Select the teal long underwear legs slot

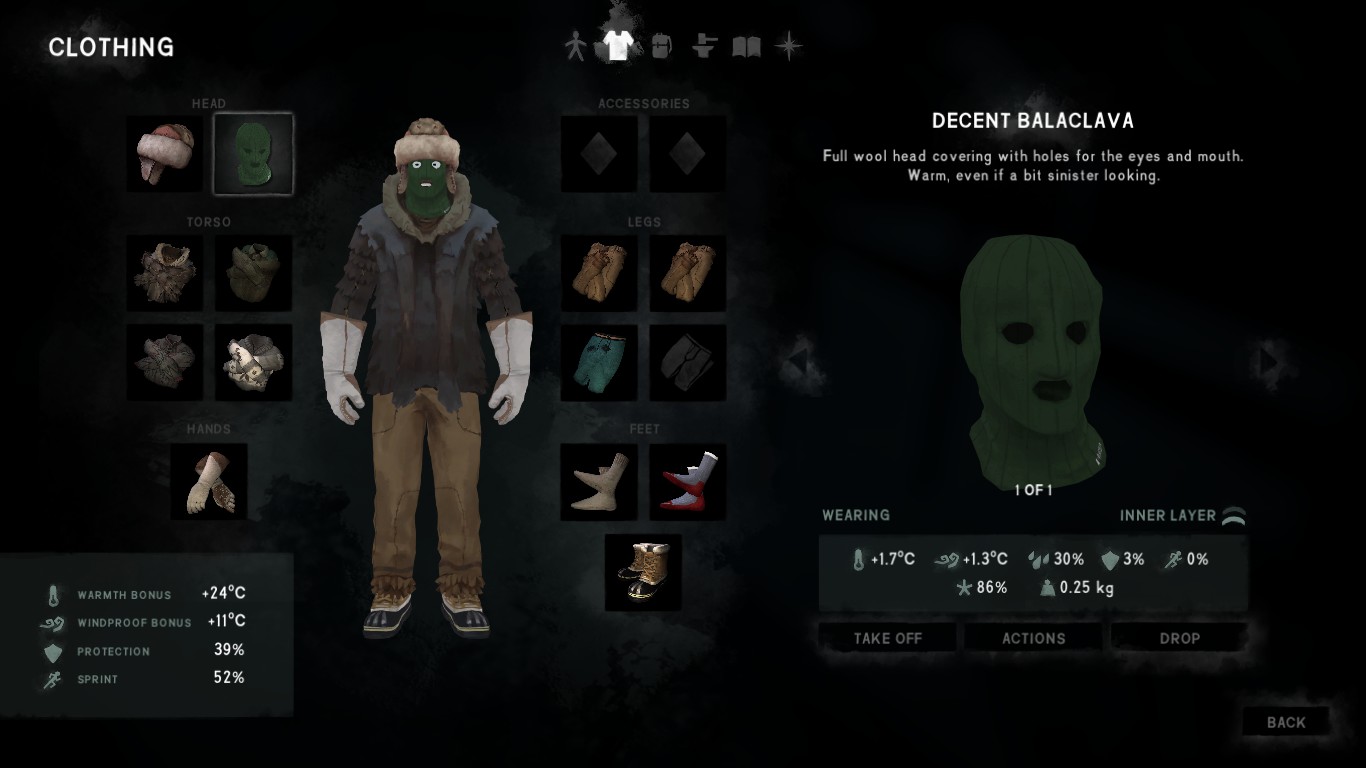599,362
